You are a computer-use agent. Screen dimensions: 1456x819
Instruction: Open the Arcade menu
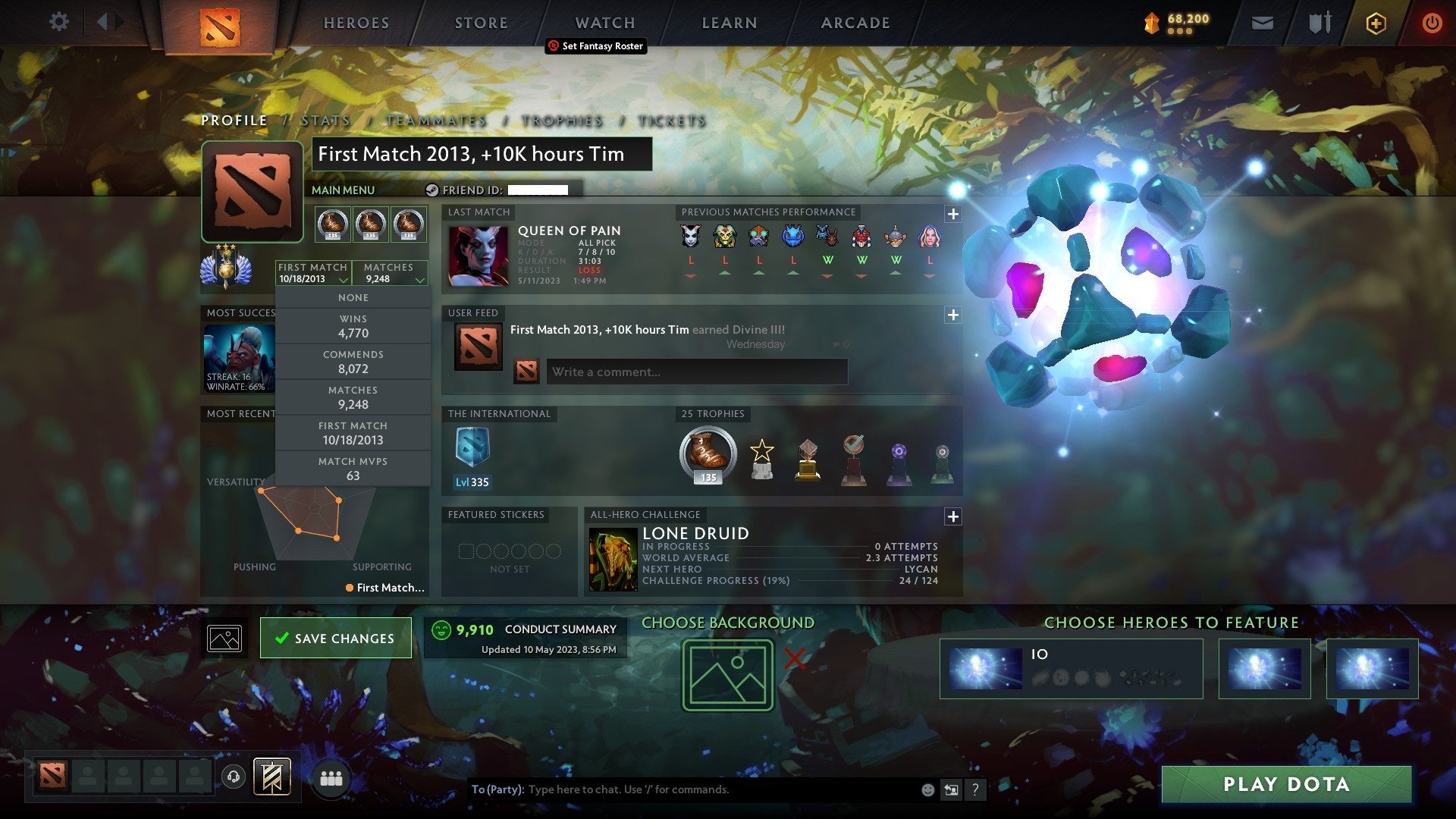click(854, 23)
